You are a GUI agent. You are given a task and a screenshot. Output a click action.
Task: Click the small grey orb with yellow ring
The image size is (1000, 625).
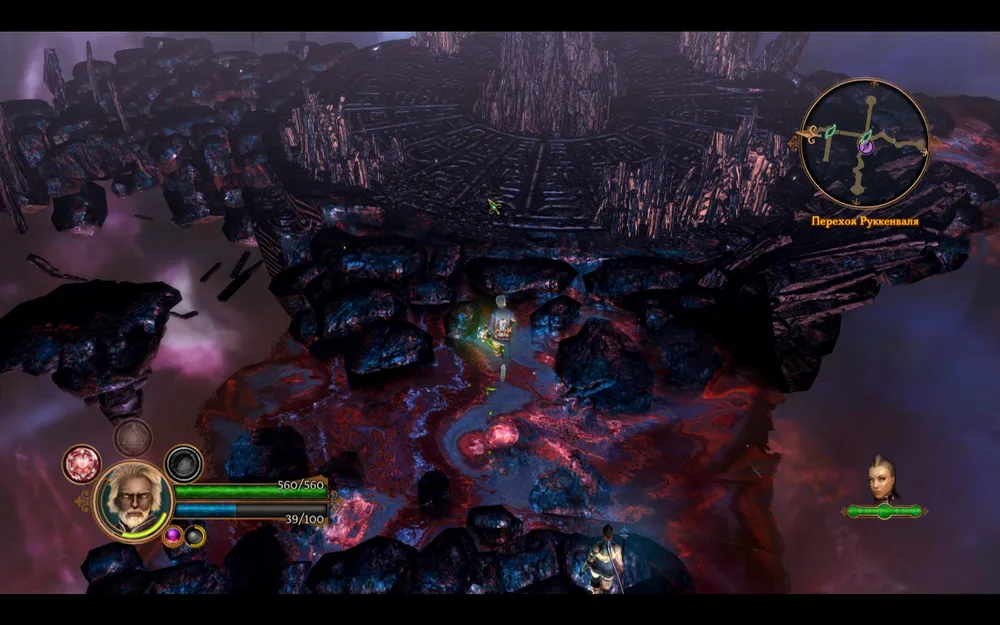(x=193, y=536)
